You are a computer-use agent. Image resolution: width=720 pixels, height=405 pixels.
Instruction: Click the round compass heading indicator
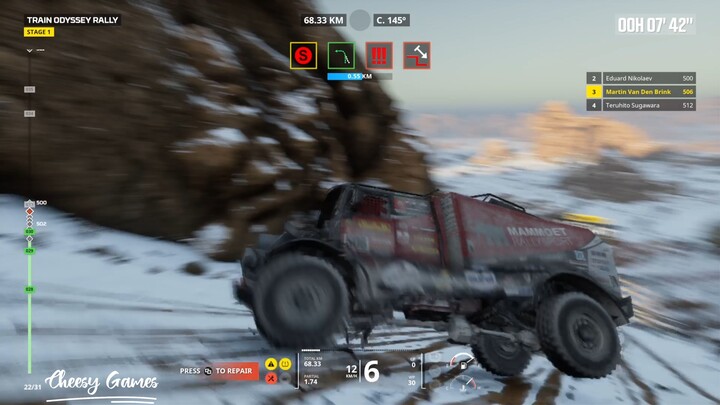(x=359, y=19)
